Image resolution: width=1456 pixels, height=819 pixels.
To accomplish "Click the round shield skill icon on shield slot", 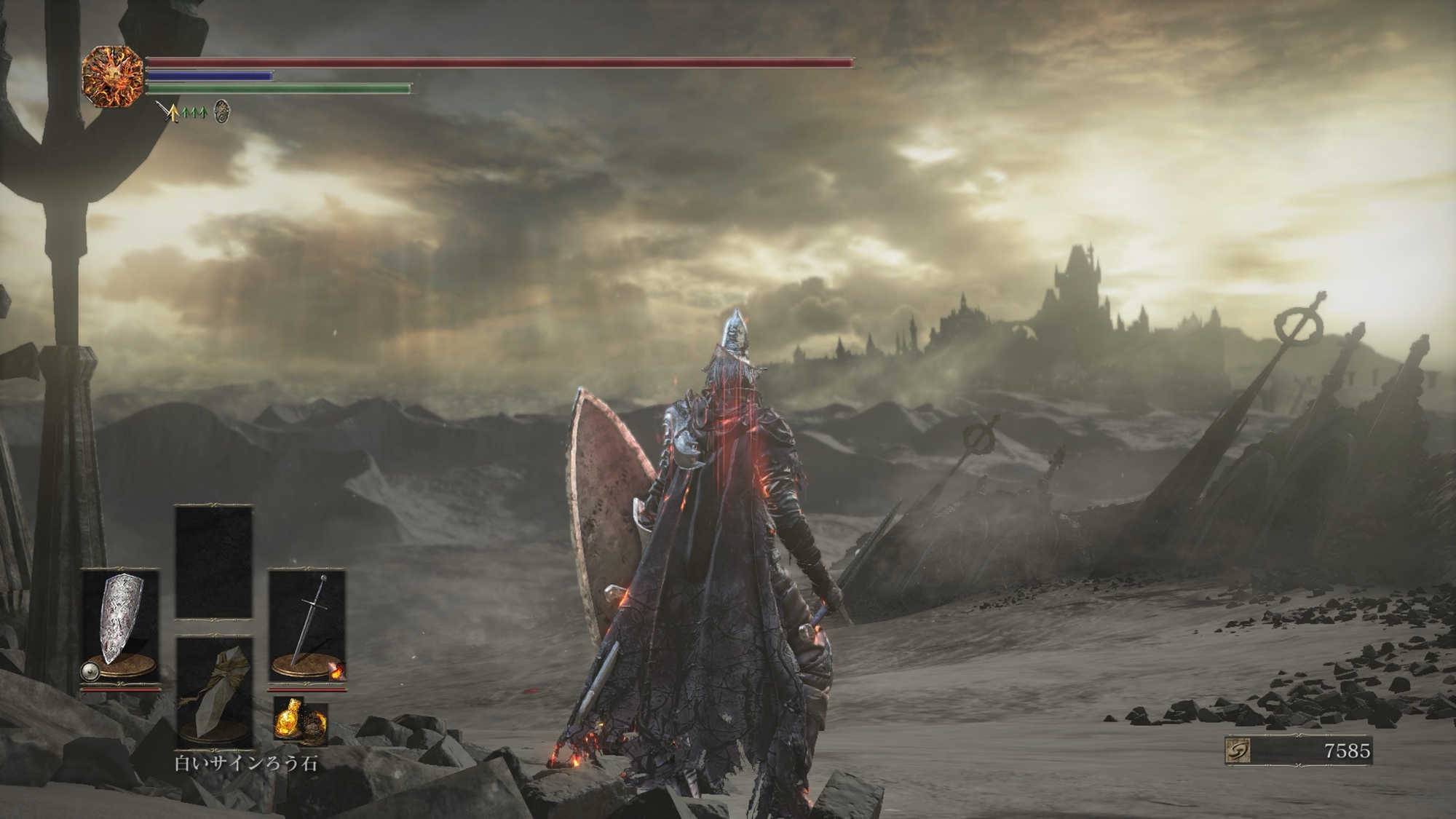I will 90,672.
